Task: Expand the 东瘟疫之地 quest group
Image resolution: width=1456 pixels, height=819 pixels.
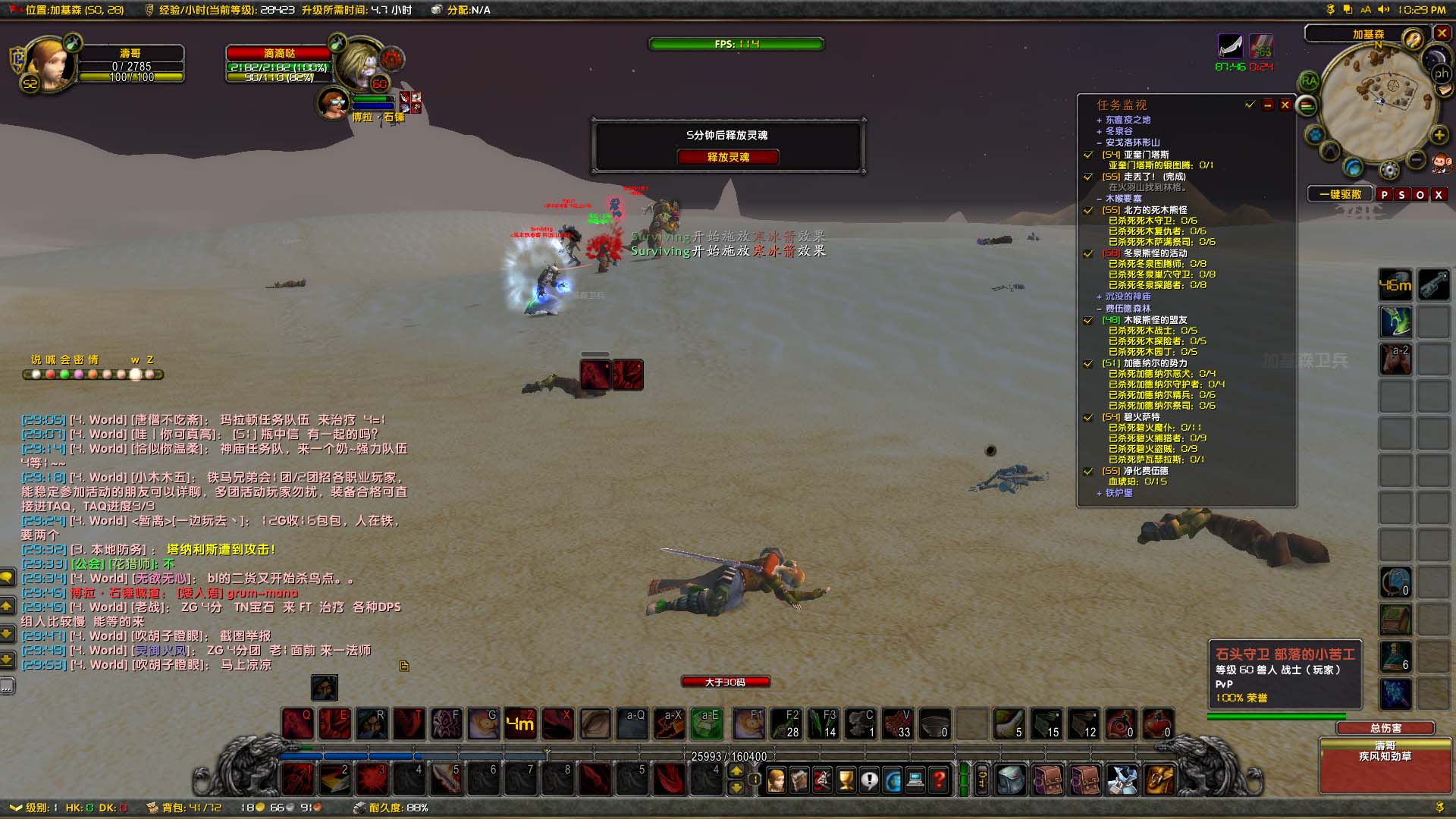Action: coord(1100,121)
